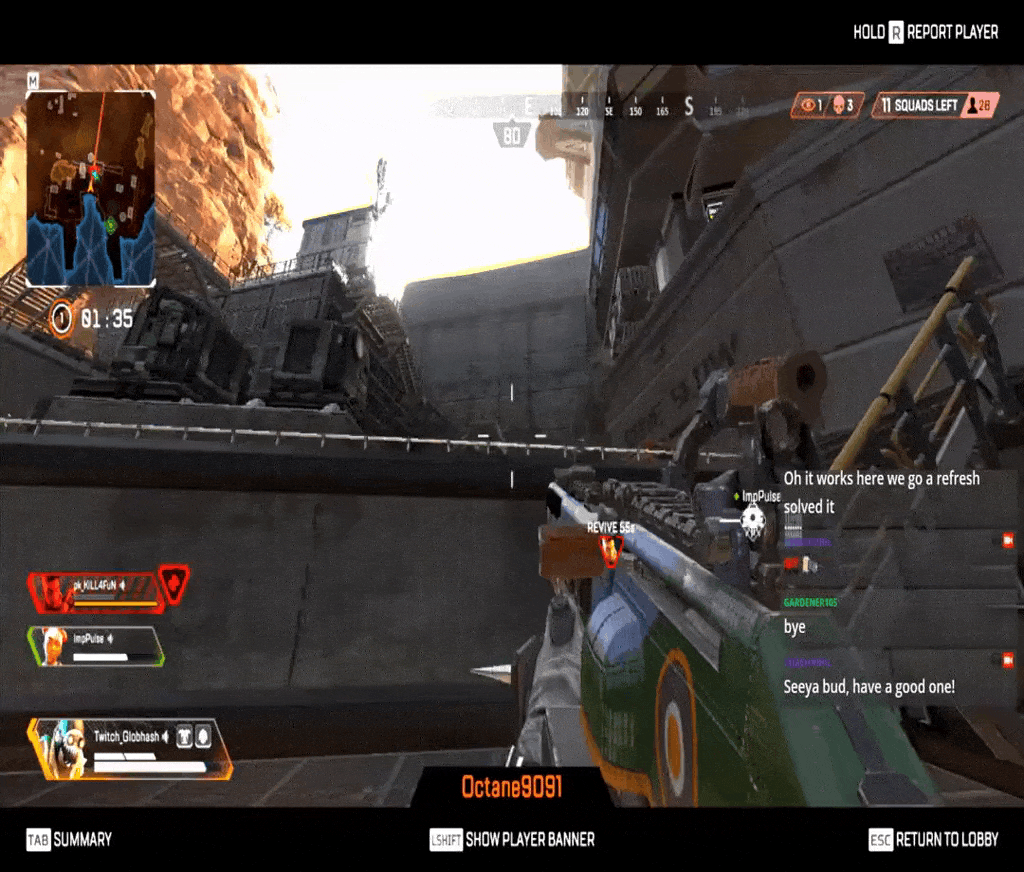The height and width of the screenshot is (872, 1024).
Task: Select Twitch_Globhash's squad card
Action: (x=130, y=749)
